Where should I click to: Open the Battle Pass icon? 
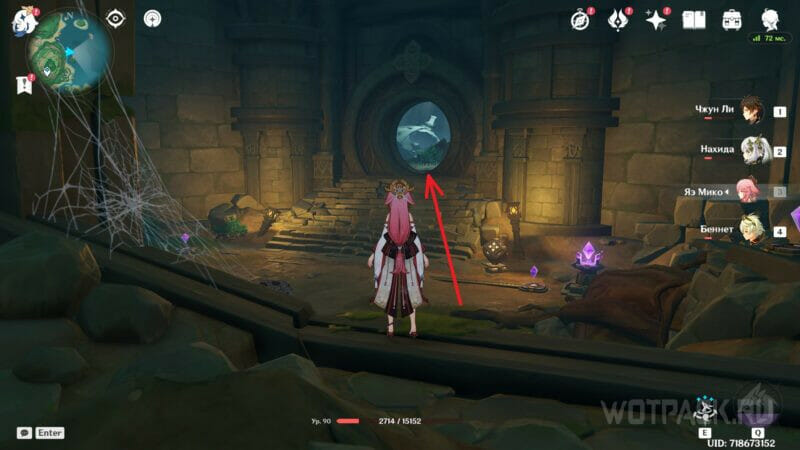coord(618,19)
